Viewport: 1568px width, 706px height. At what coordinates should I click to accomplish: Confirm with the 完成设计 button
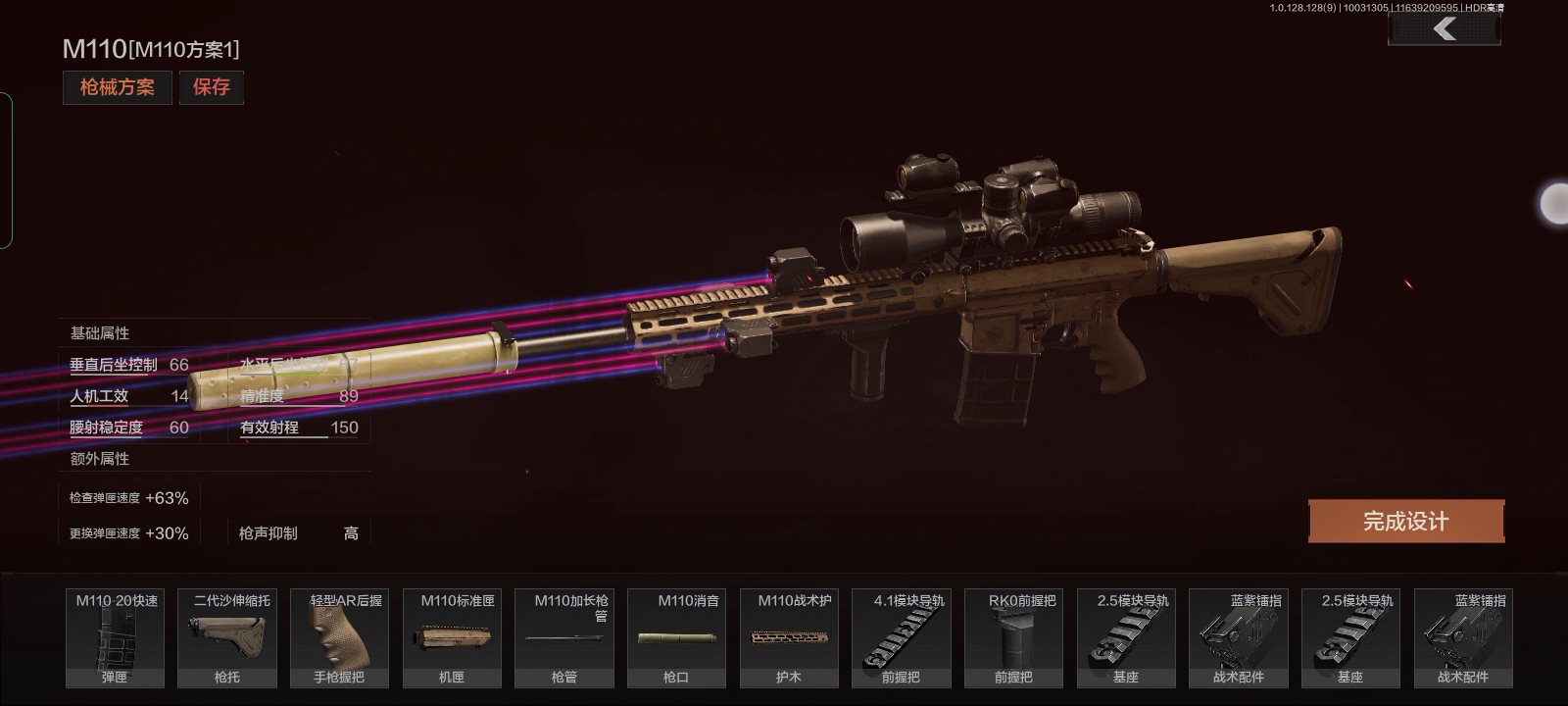1405,521
